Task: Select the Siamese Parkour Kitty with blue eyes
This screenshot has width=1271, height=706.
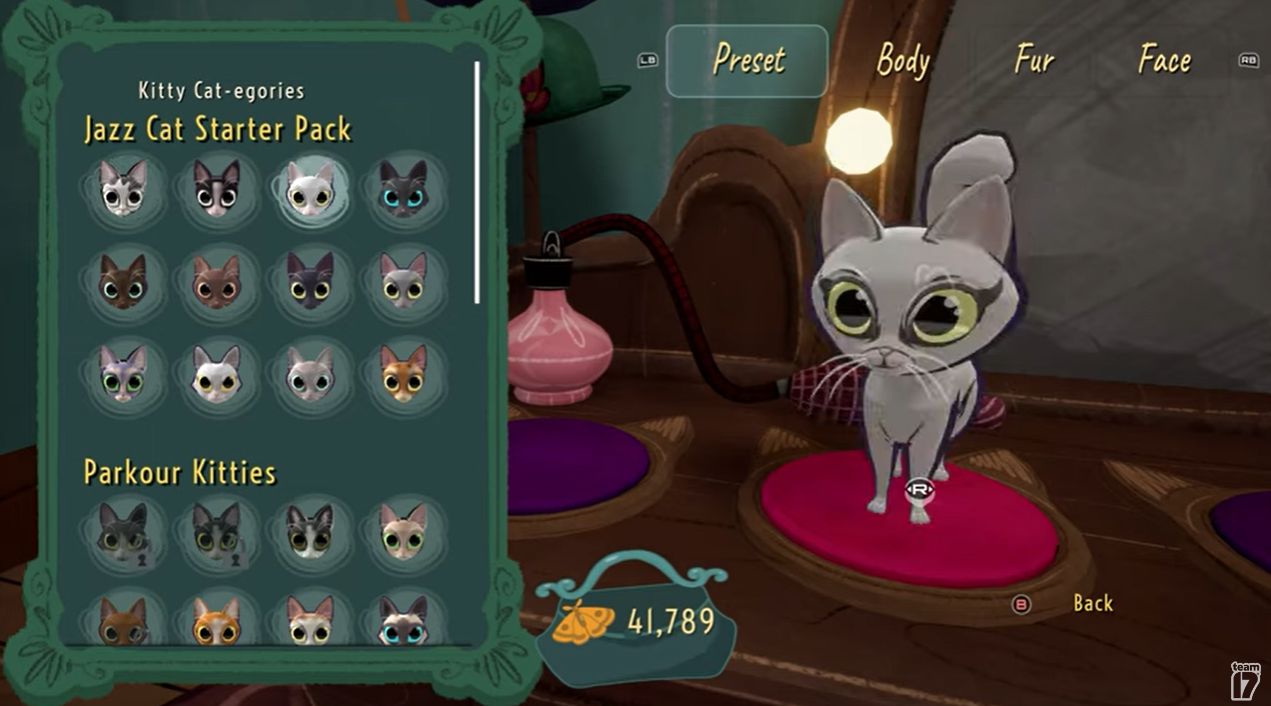Action: [402, 619]
